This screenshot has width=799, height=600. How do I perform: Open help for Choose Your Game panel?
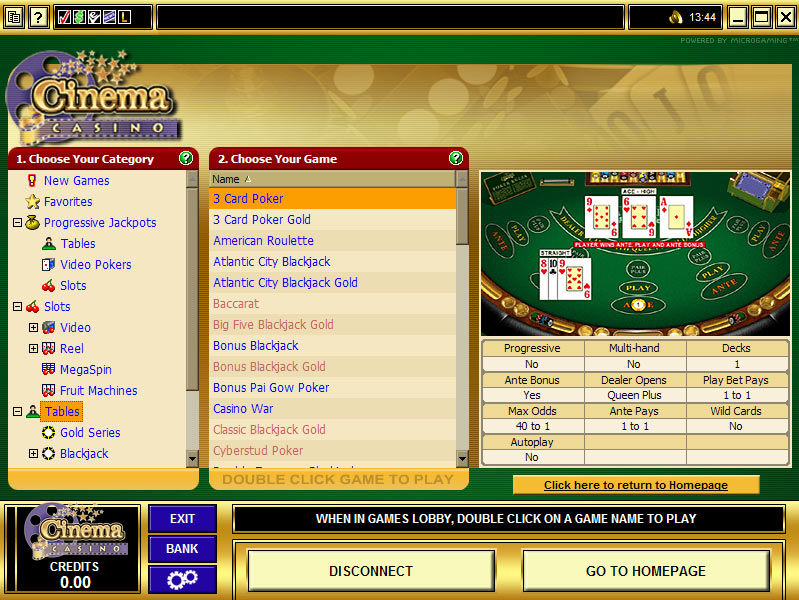pos(456,158)
